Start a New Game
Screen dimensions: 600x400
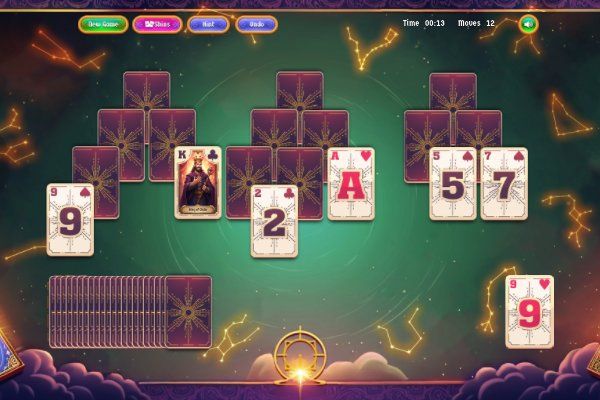tap(103, 23)
